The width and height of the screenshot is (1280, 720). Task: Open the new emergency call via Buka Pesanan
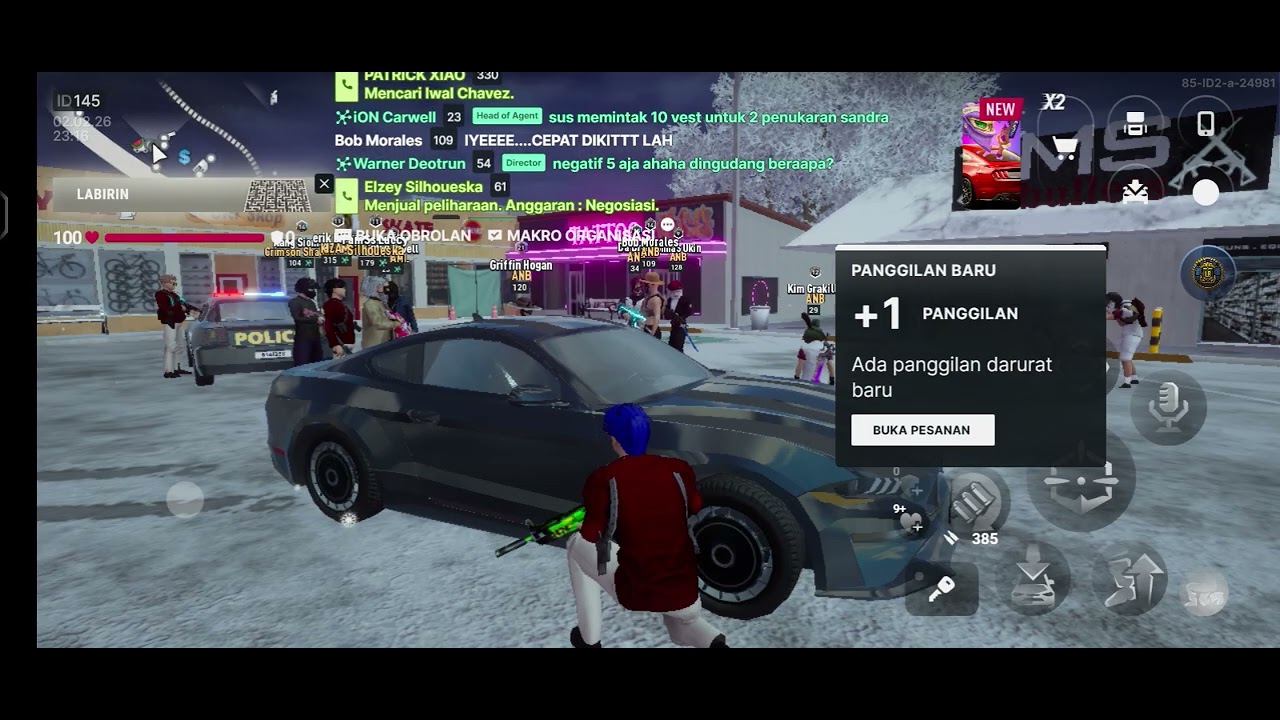922,430
